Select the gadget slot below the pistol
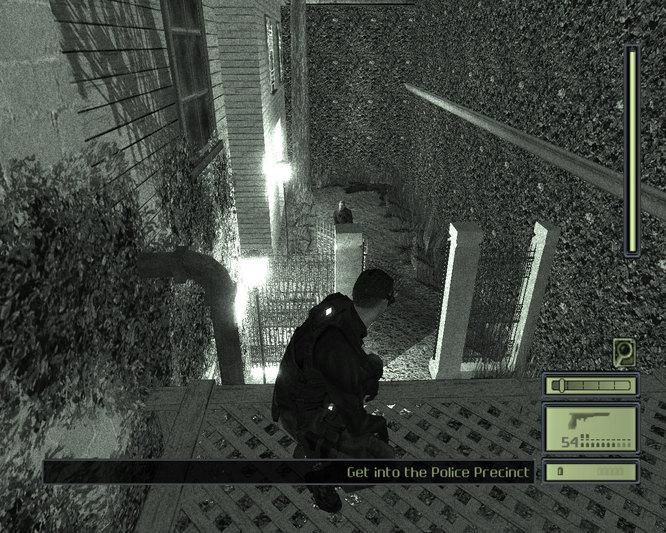The width and height of the screenshot is (666, 533). 590,470
